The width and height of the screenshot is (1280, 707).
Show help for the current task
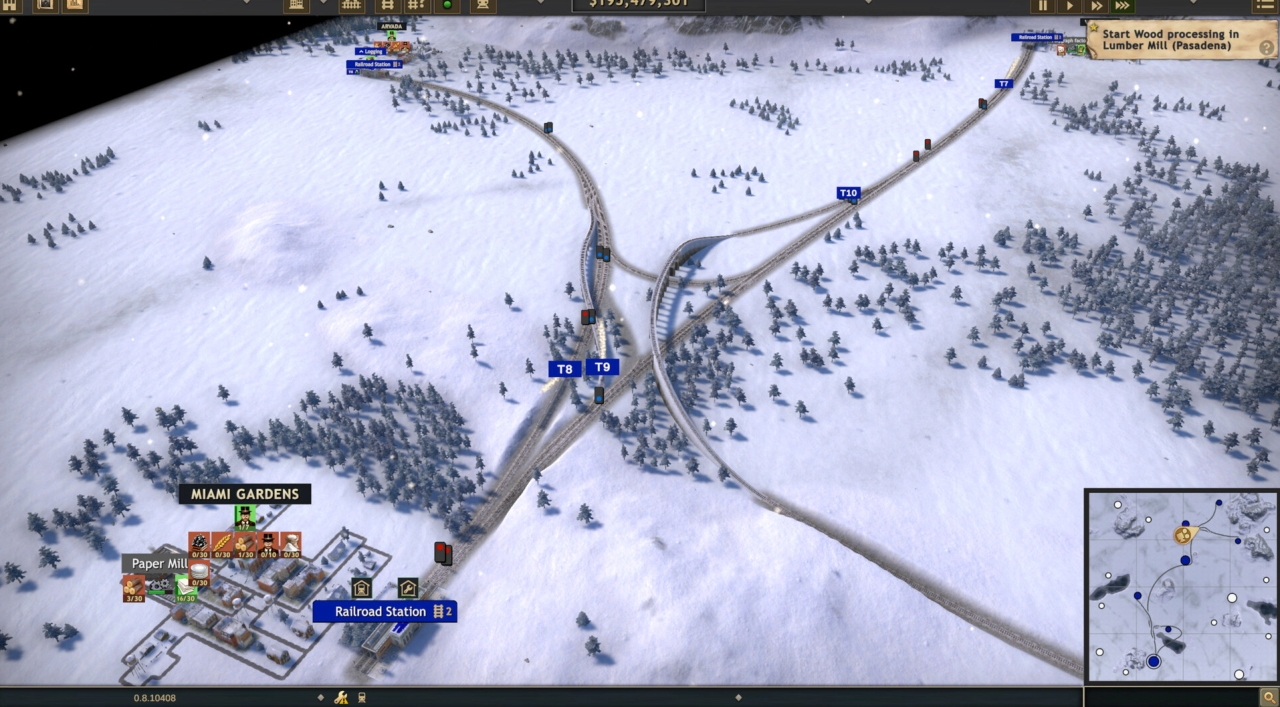click(x=1268, y=49)
